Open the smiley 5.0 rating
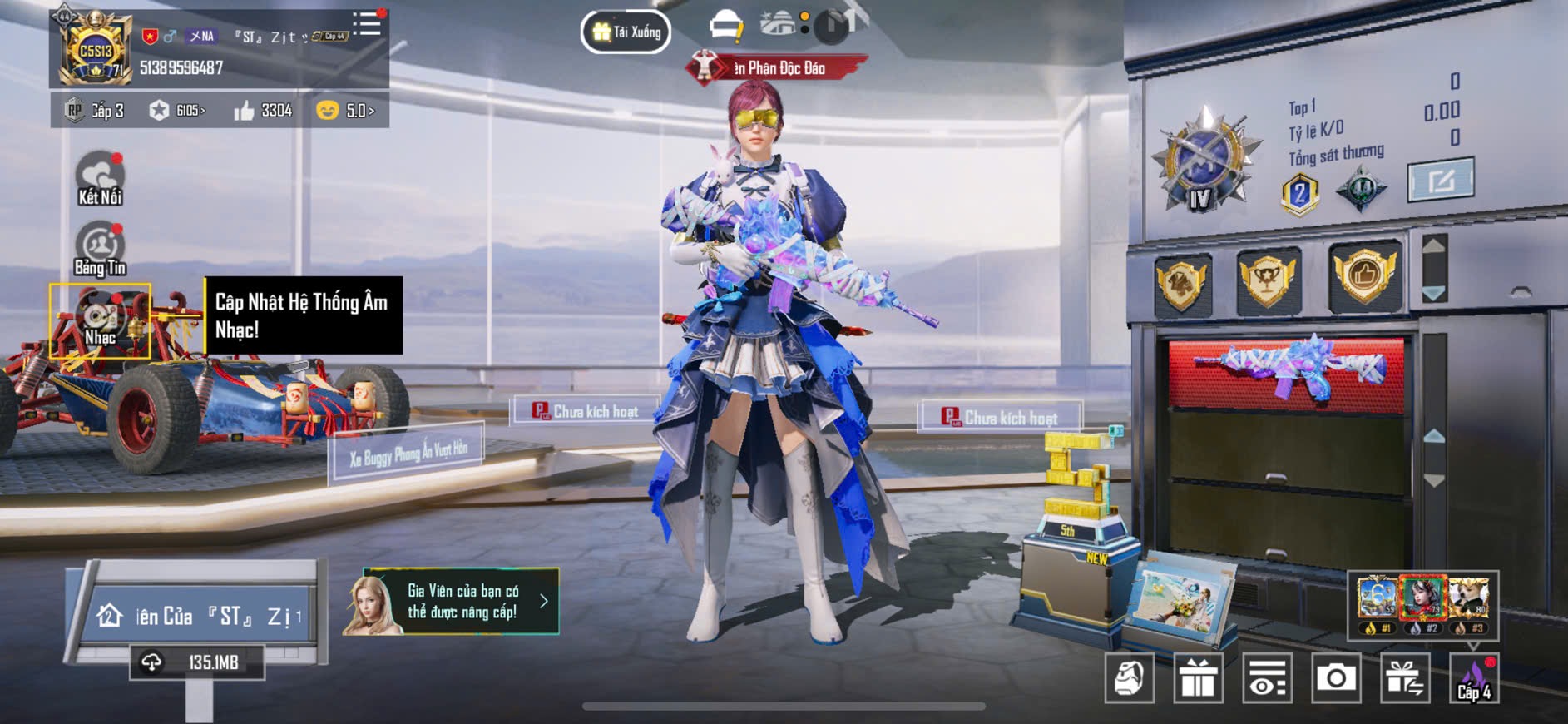Viewport: 1568px width, 724px height. tap(346, 111)
